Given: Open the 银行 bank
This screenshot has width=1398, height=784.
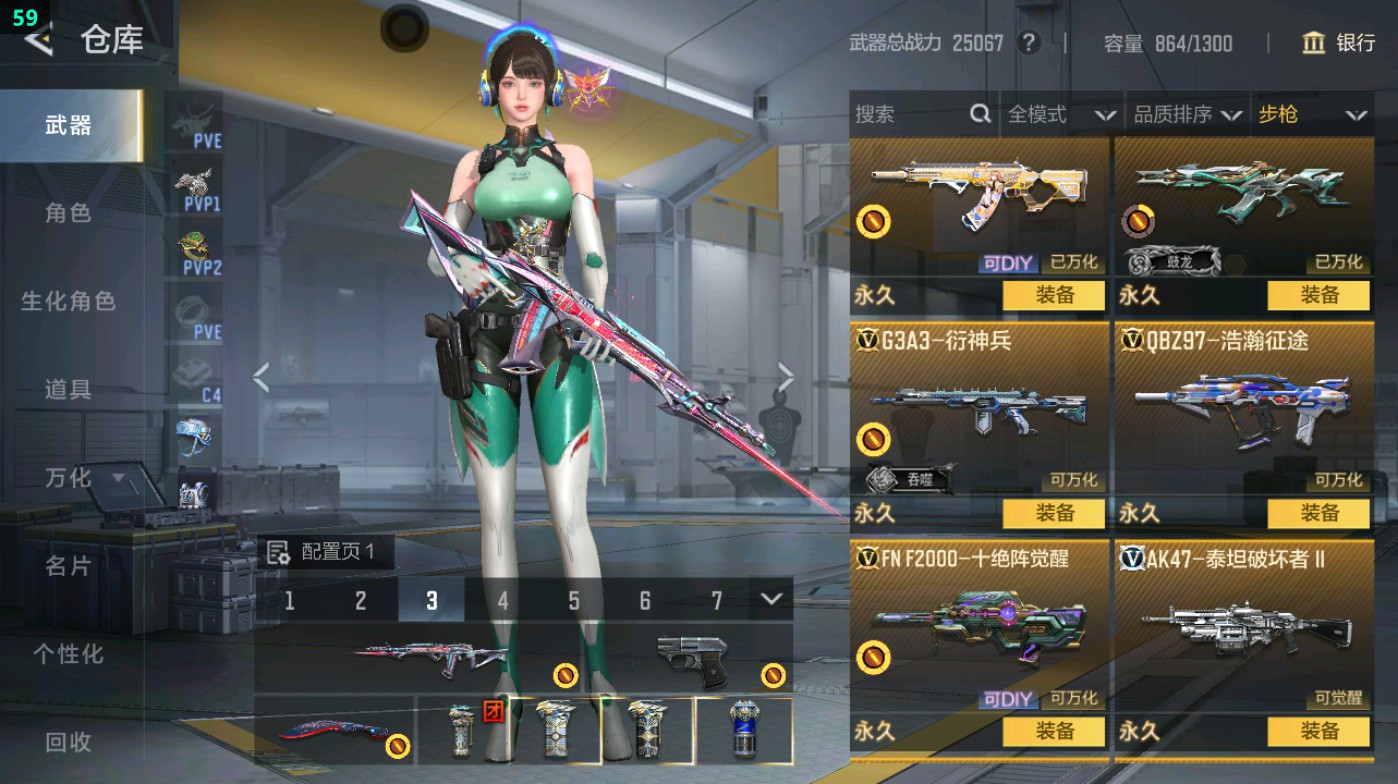Looking at the screenshot, I should pos(1339,43).
